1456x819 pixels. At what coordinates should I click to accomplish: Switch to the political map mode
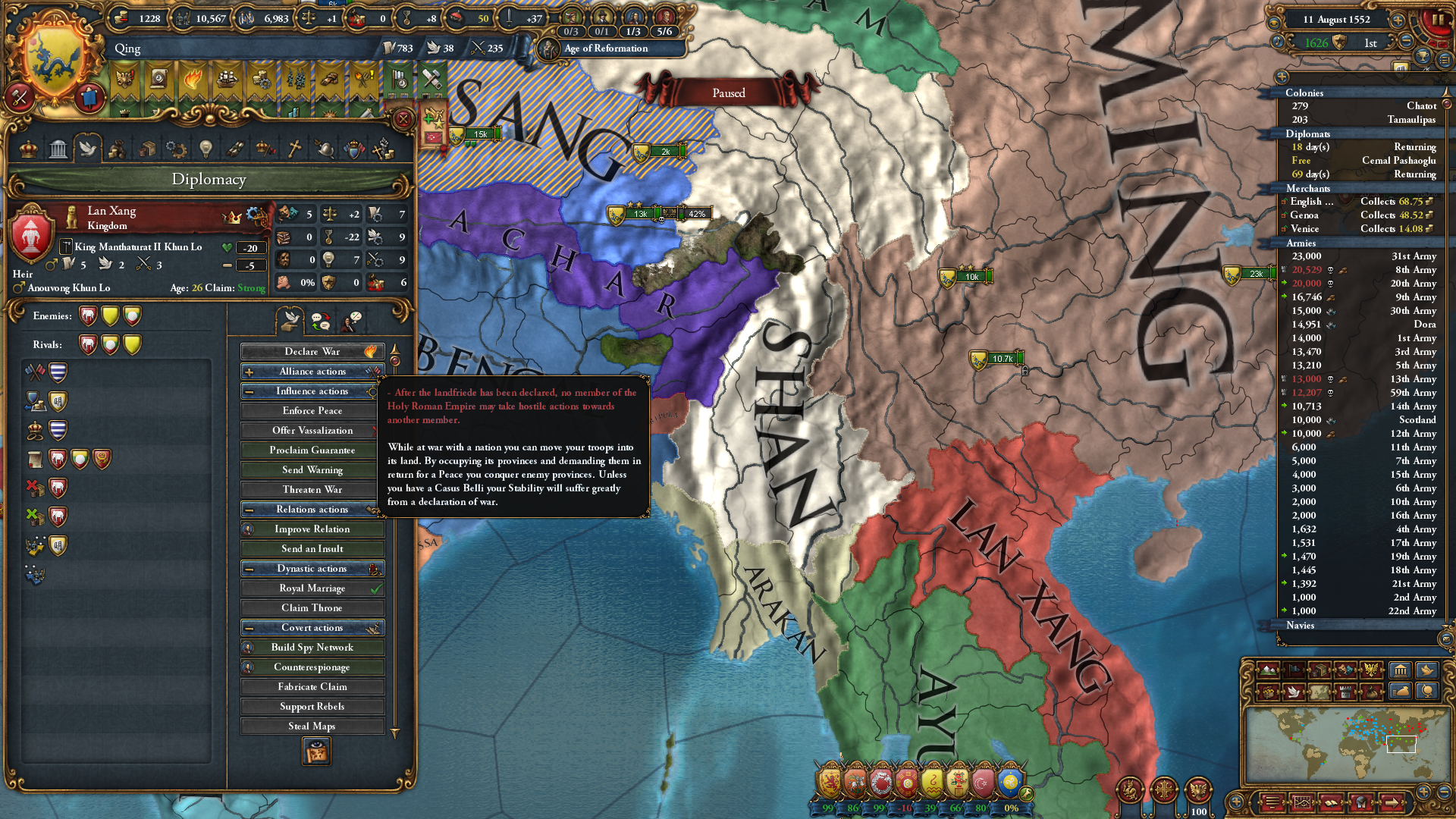pos(1293,670)
